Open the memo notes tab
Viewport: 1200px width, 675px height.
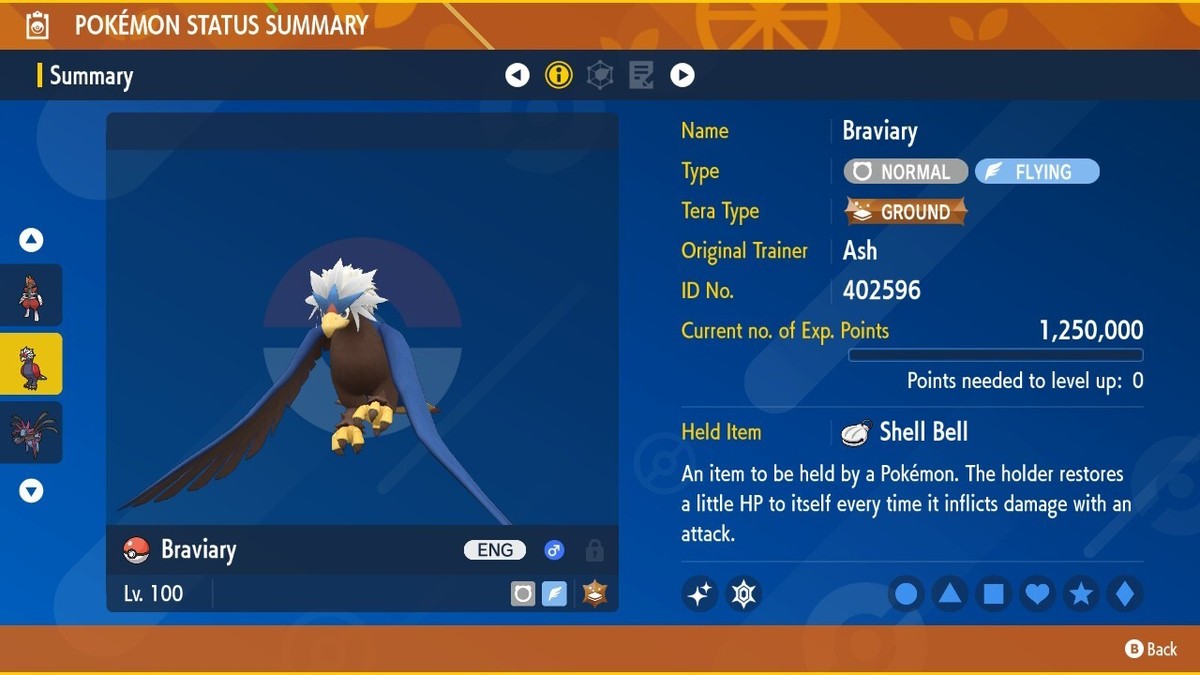[x=641, y=75]
